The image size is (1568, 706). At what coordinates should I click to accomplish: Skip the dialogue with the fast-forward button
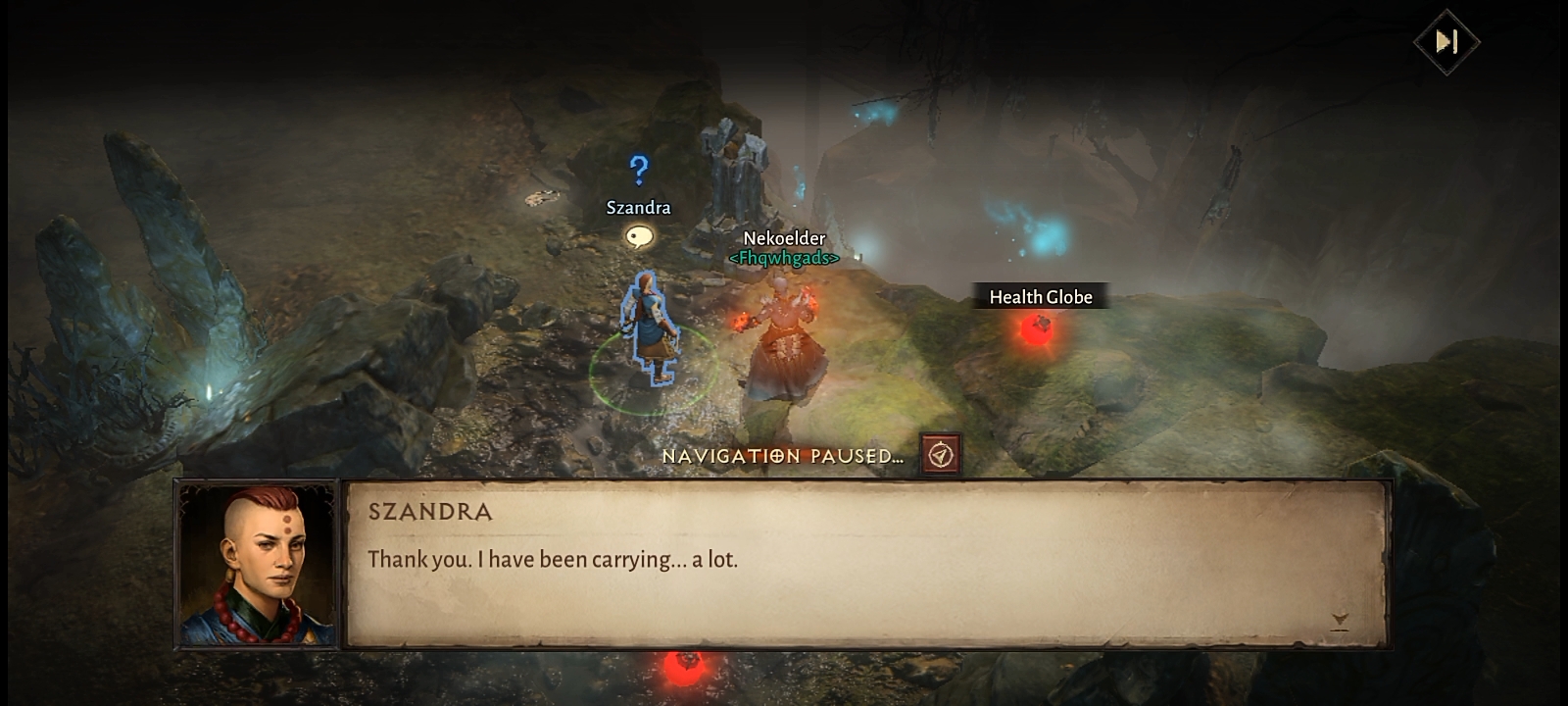(x=1446, y=42)
